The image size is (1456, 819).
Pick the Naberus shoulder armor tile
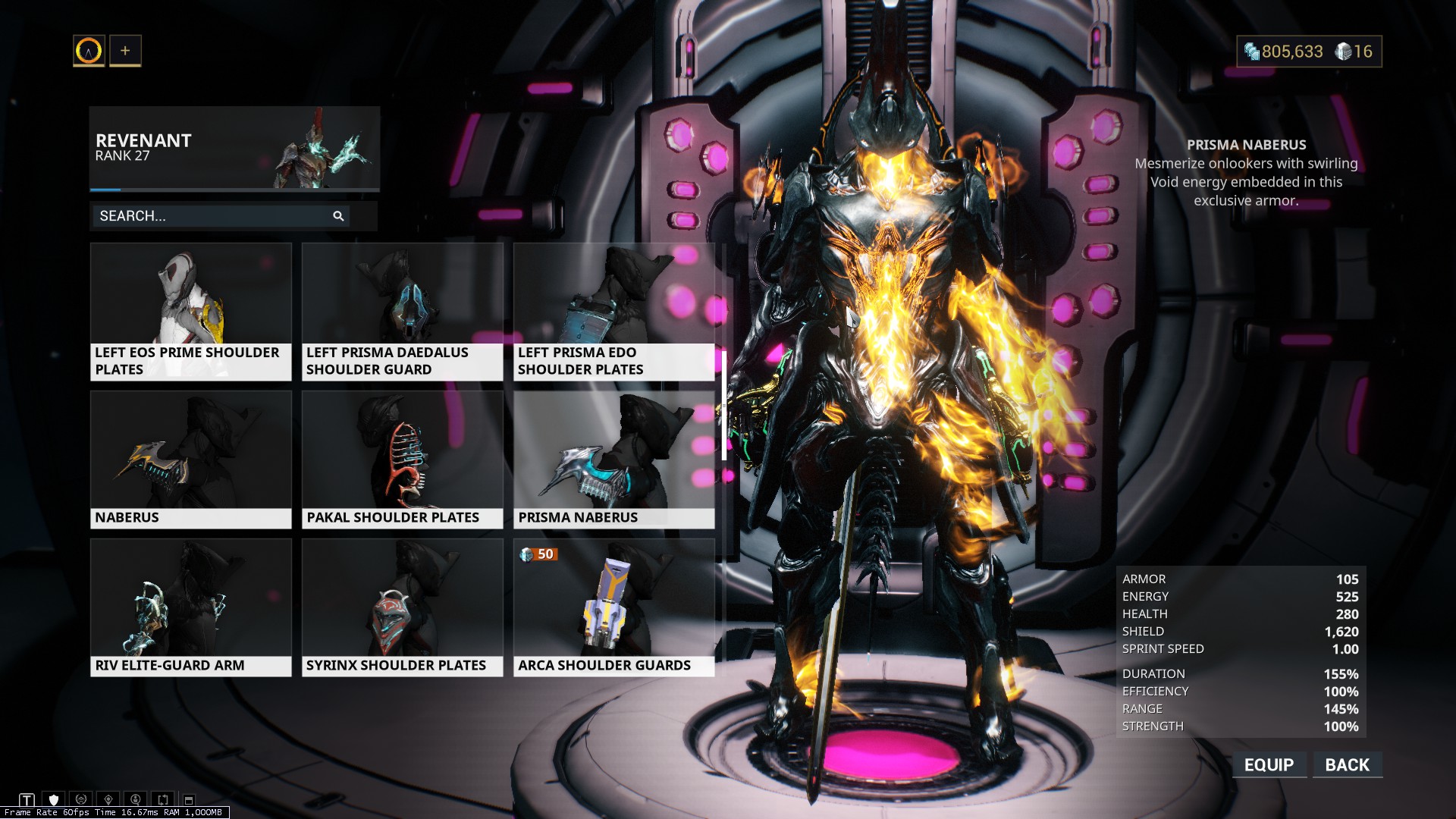pos(191,459)
